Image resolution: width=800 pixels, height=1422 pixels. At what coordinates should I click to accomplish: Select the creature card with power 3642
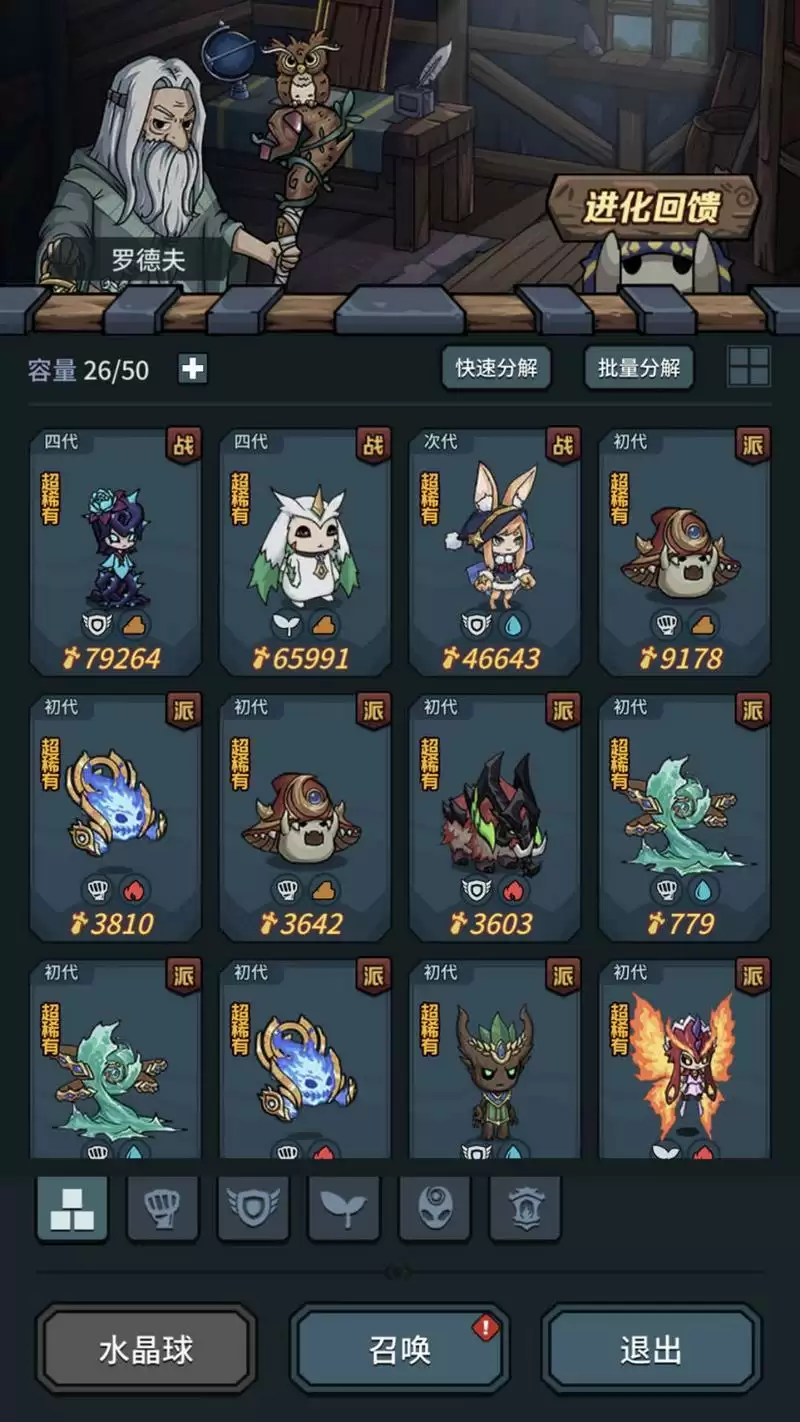point(305,817)
